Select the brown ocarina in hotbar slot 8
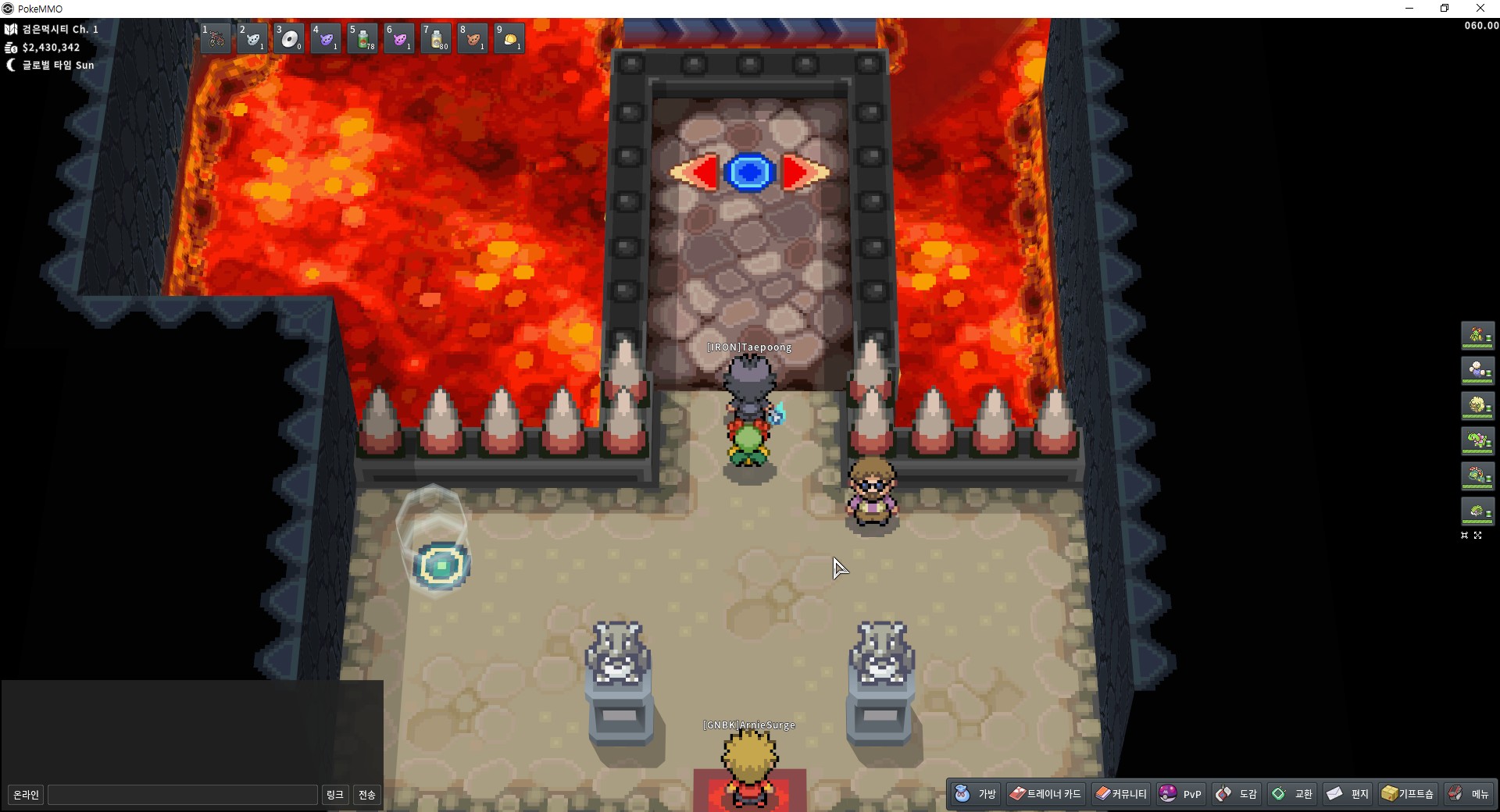The height and width of the screenshot is (812, 1500). [x=473, y=38]
